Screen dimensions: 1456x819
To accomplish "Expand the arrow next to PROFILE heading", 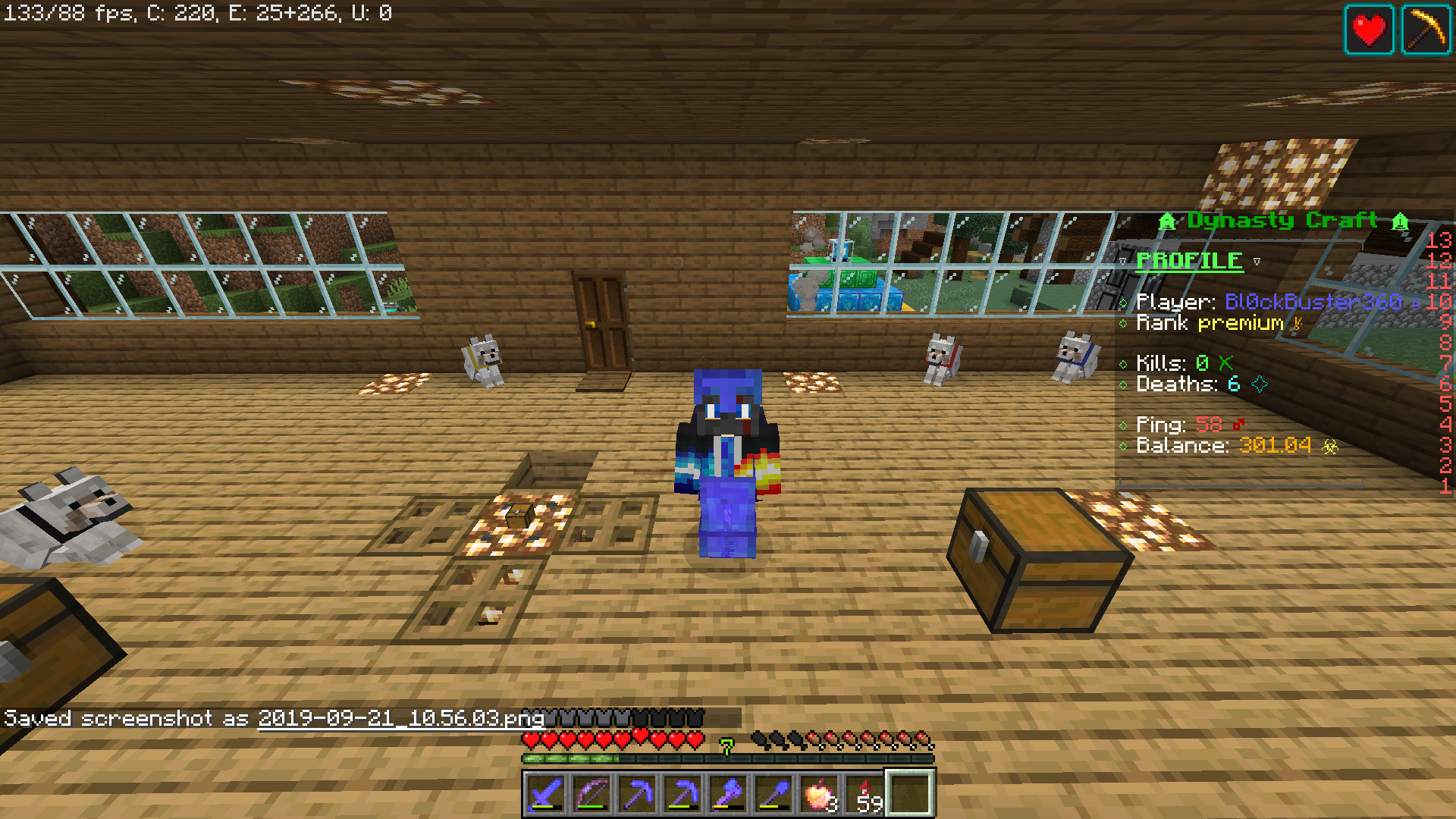I will point(1257,262).
